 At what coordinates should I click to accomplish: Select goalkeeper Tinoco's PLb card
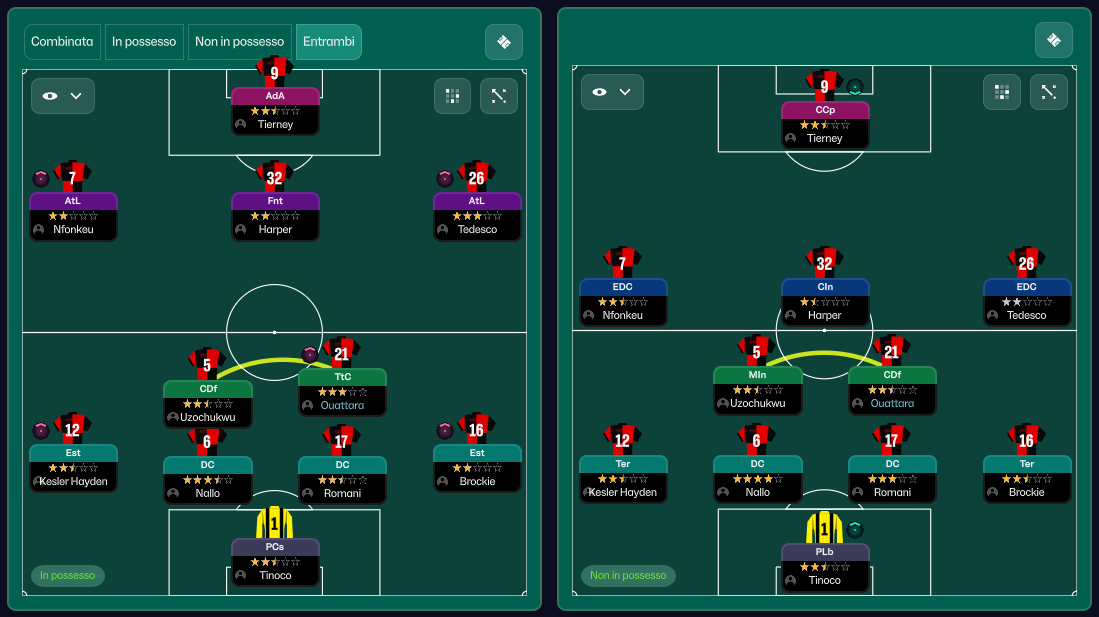pyautogui.click(x=825, y=567)
